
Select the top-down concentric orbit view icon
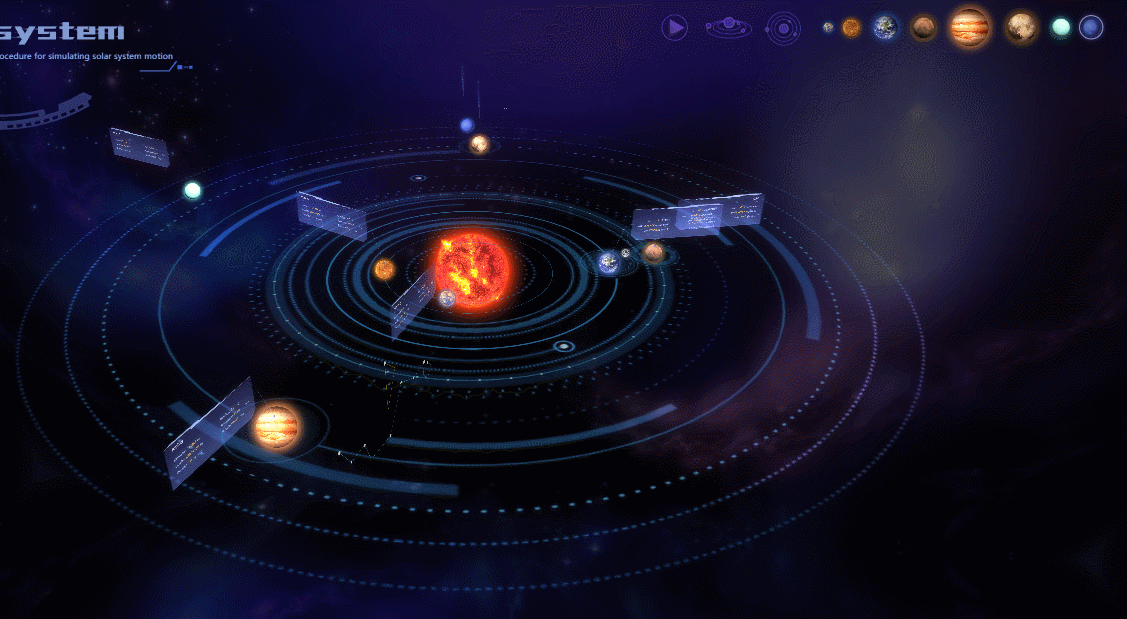(x=784, y=28)
